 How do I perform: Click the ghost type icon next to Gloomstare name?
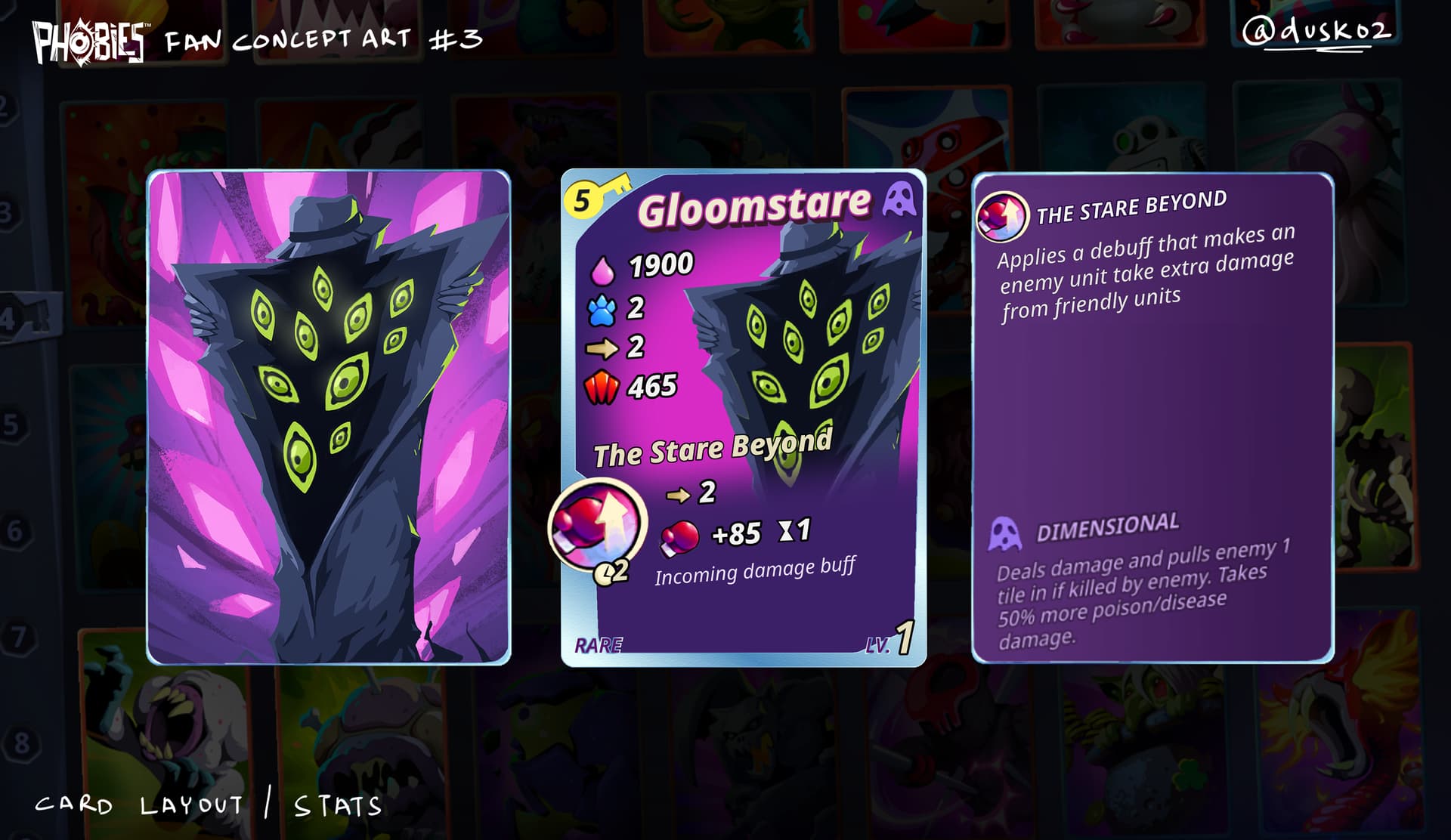(x=899, y=200)
